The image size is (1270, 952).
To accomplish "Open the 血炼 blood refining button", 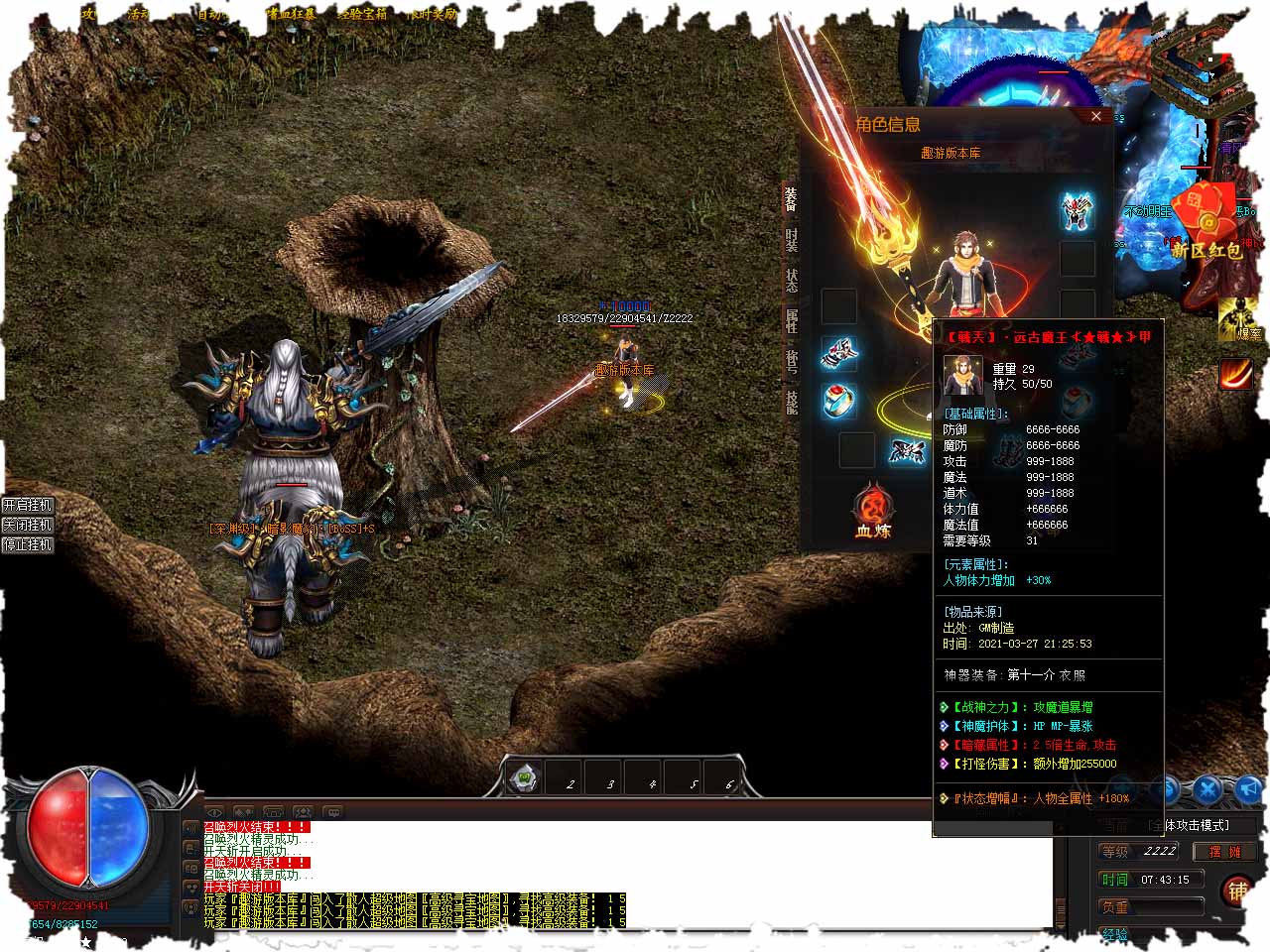I will (x=873, y=512).
